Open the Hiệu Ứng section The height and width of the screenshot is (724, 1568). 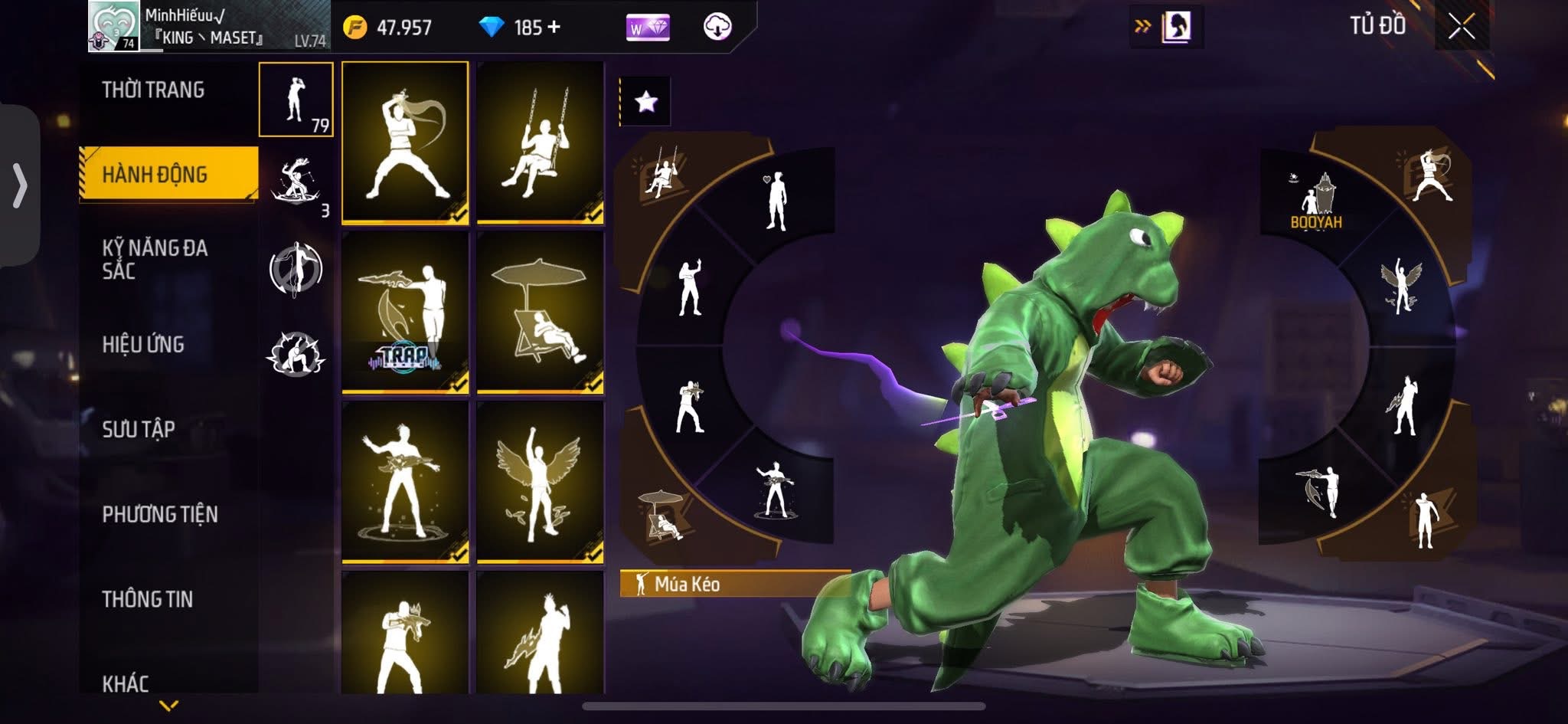click(x=143, y=345)
